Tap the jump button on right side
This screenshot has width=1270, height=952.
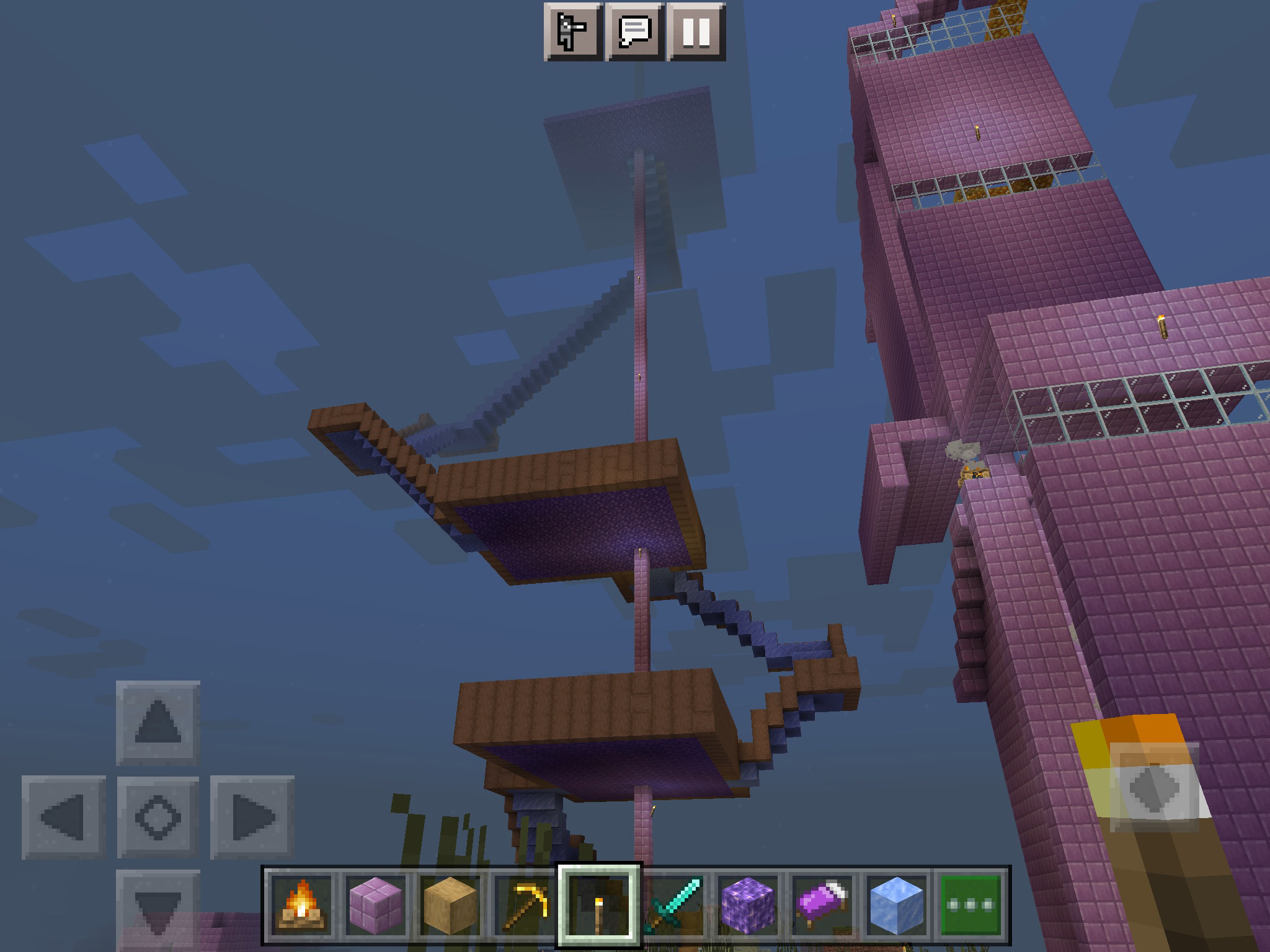(x=1153, y=787)
